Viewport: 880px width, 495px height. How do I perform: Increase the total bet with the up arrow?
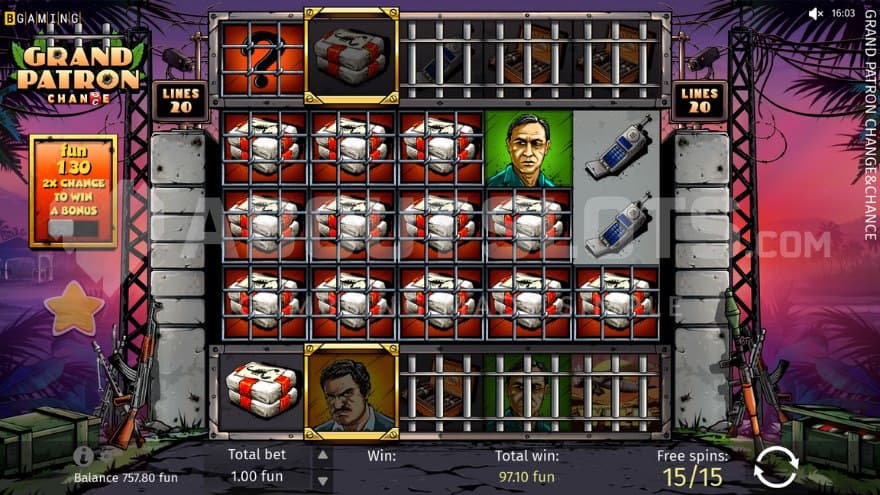coord(323,456)
